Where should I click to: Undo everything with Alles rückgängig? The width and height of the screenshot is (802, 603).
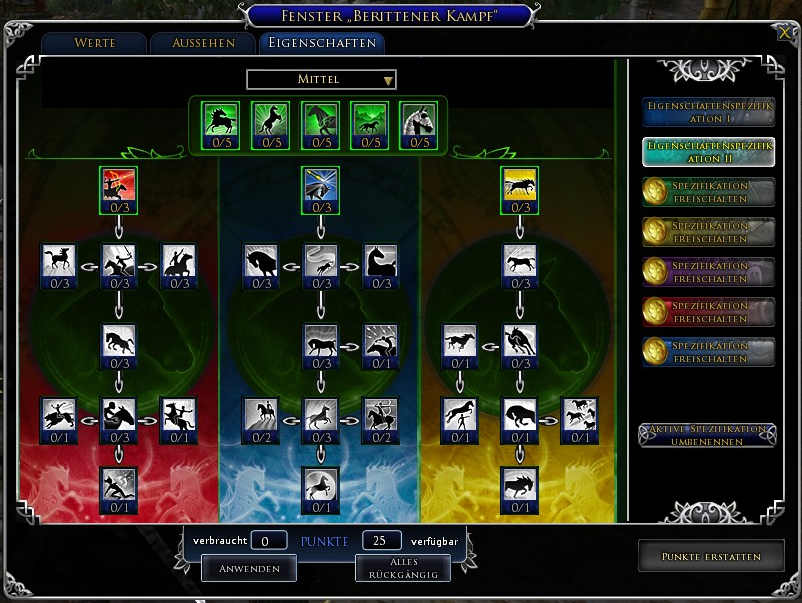click(x=402, y=568)
